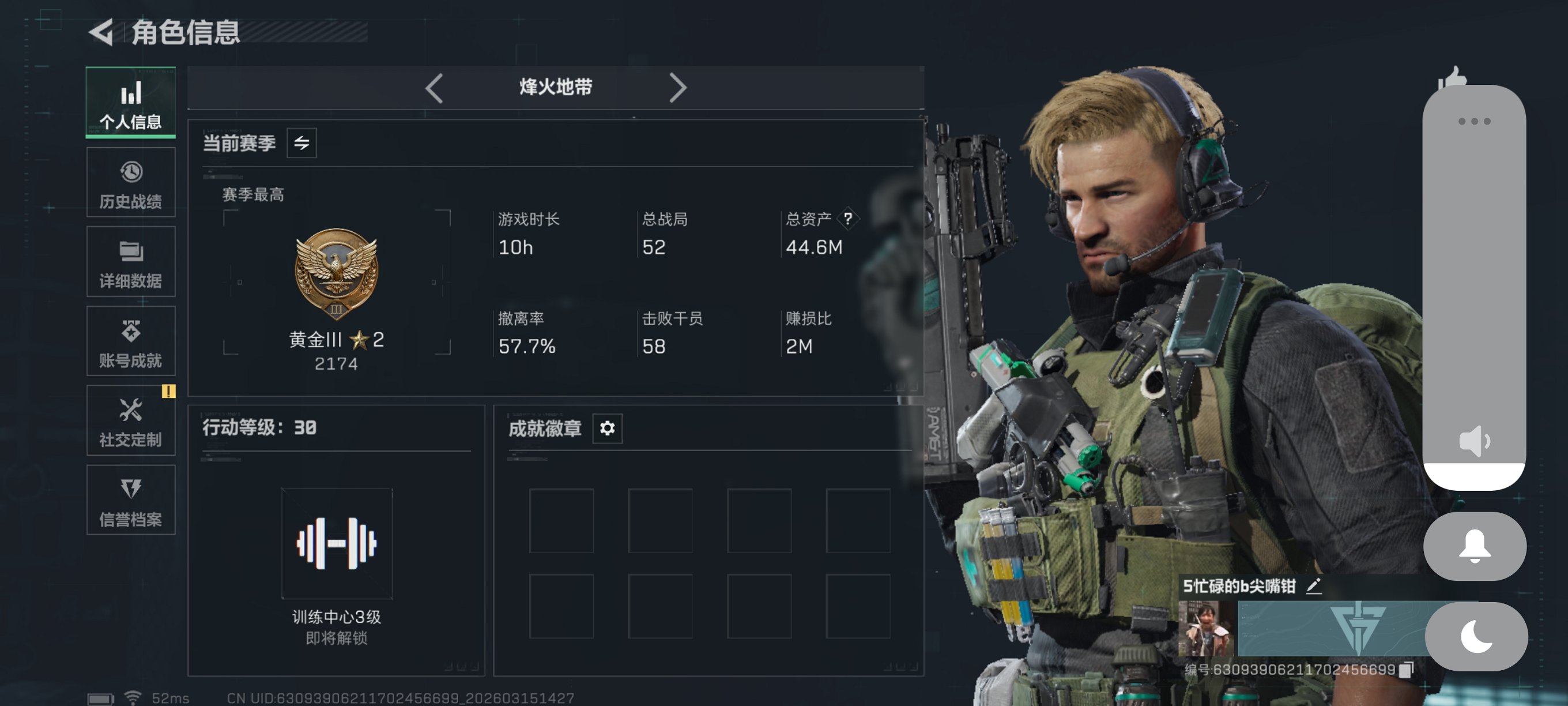Click the season compare icon next to 当前赛季
Viewport: 1568px width, 706px height.
[303, 143]
